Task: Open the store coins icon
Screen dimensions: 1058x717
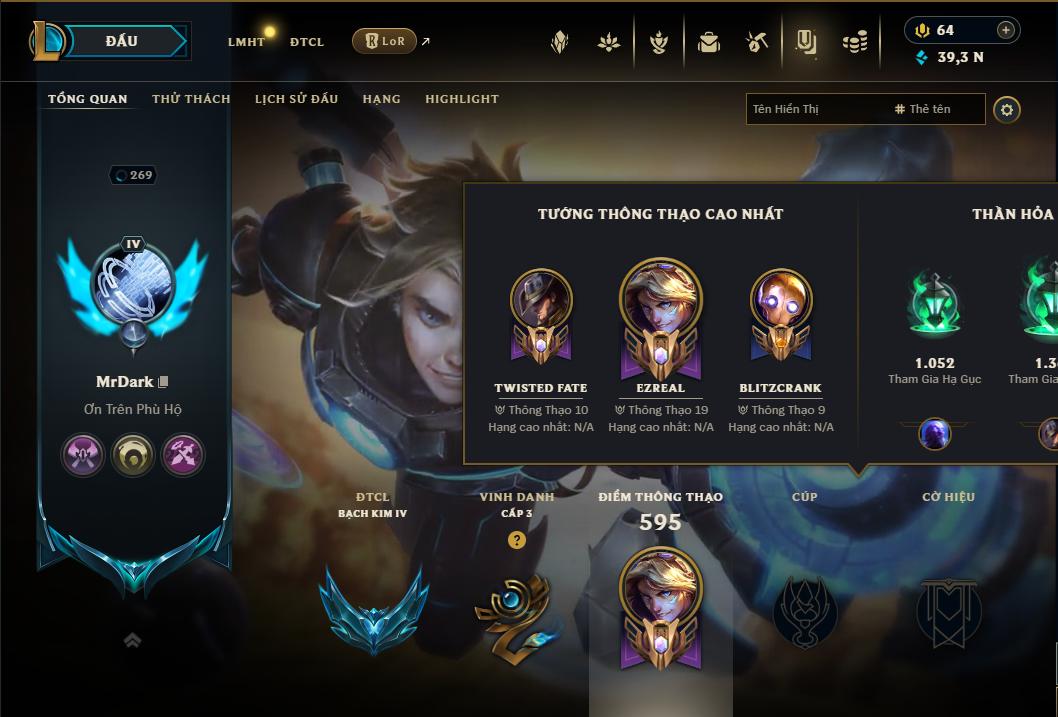Action: tap(854, 42)
